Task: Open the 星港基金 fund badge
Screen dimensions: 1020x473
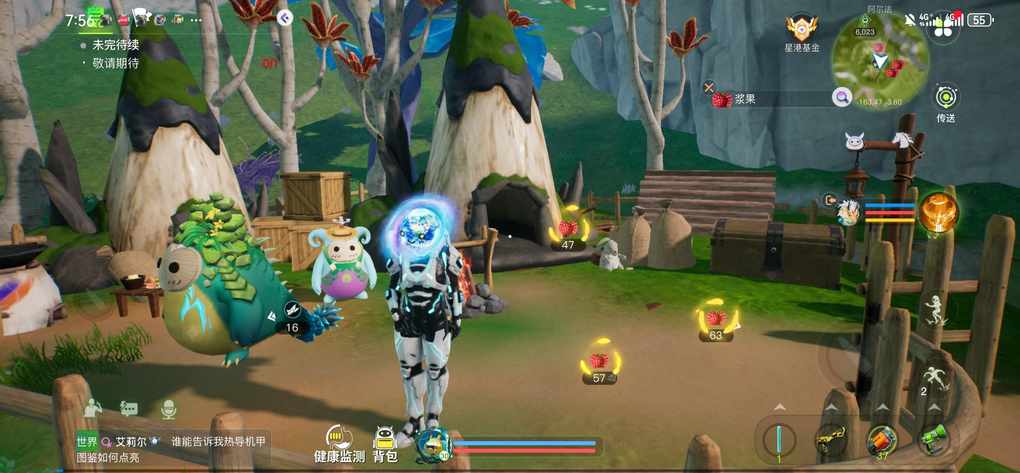Action: pos(802,31)
